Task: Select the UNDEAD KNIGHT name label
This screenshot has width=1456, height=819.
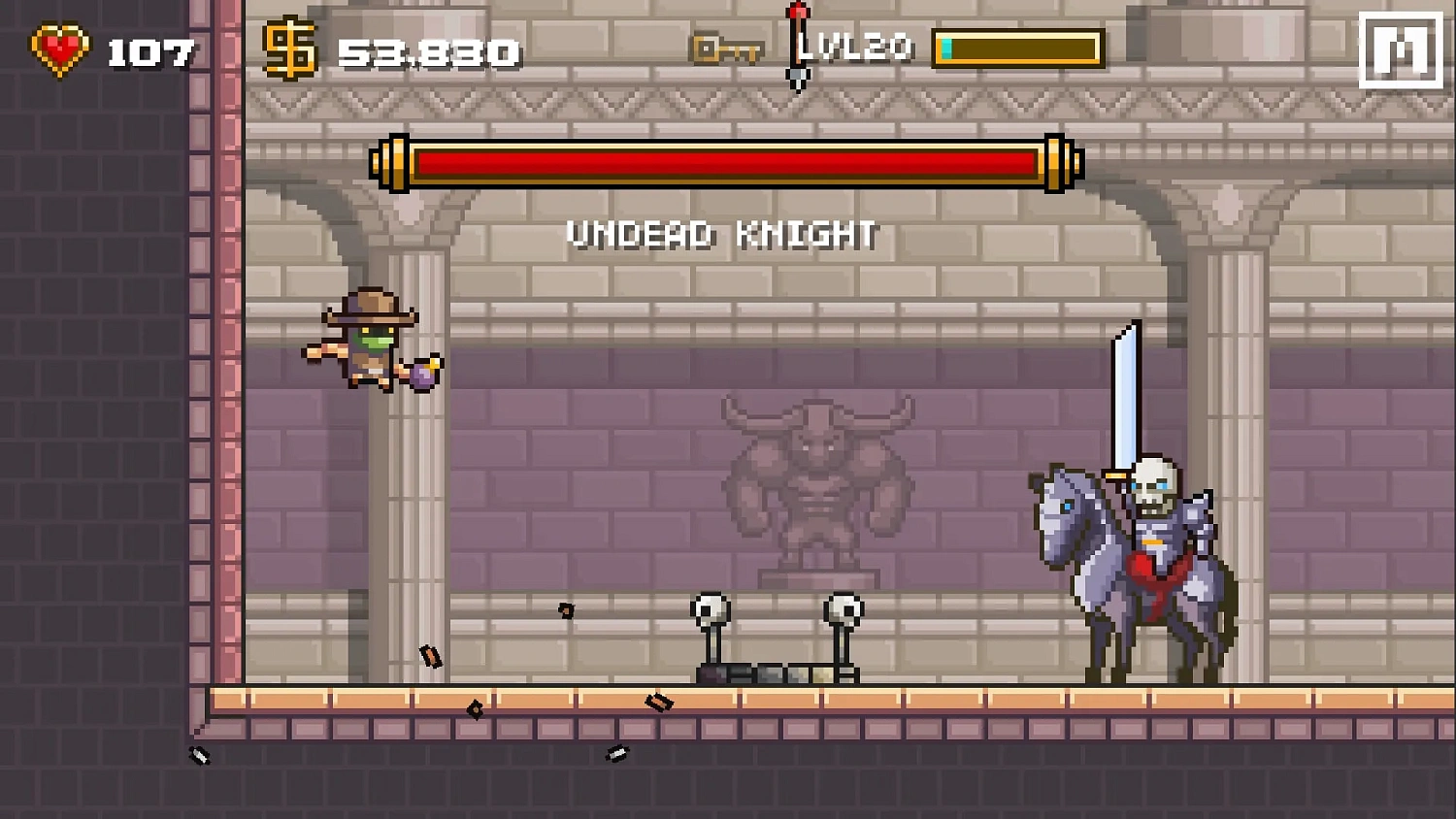Action: point(721,233)
